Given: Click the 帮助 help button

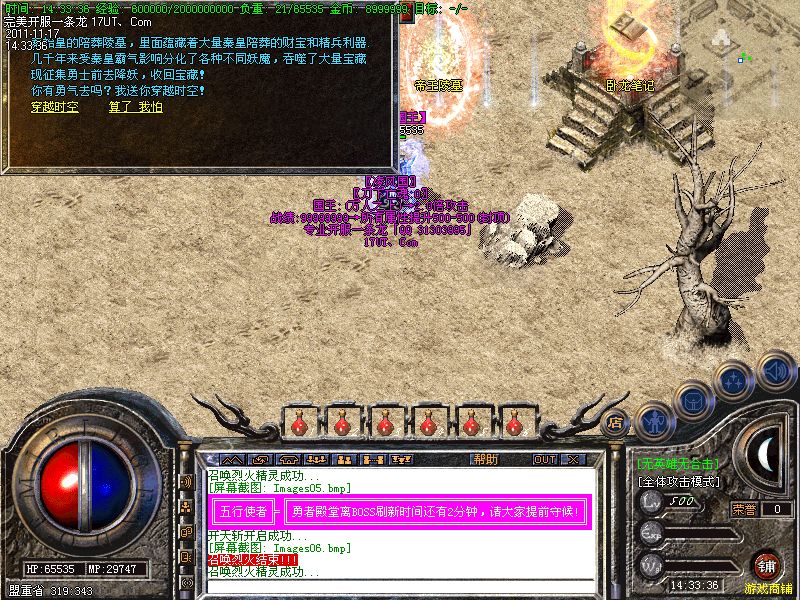Looking at the screenshot, I should point(485,460).
